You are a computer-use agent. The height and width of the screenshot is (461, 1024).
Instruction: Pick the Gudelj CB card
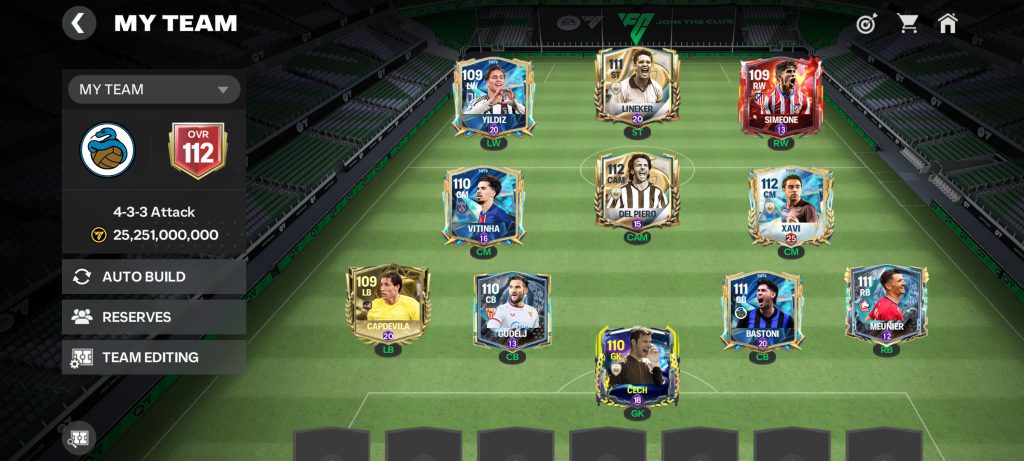click(512, 310)
